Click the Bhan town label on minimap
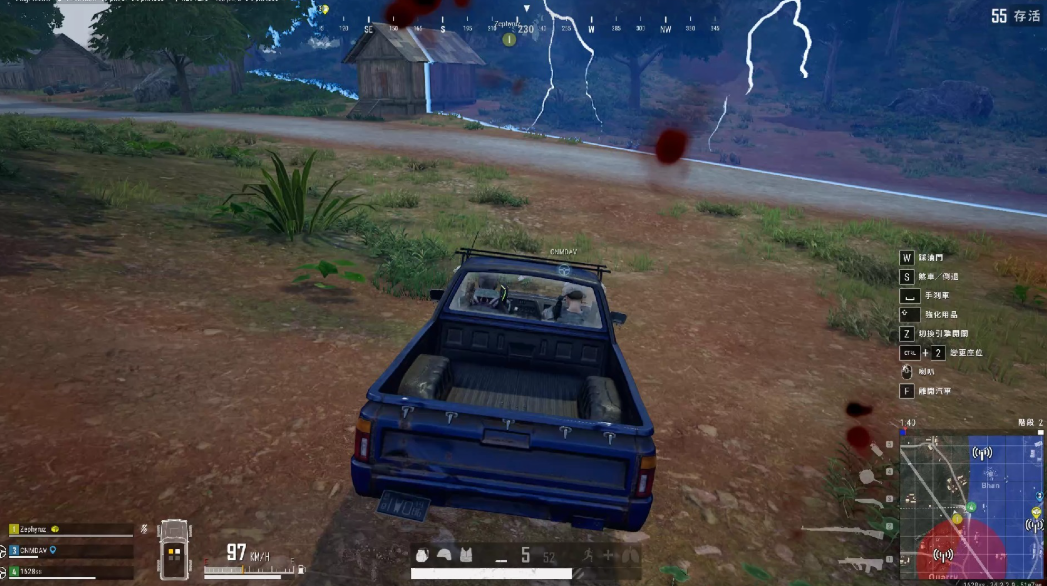Screen dimensions: 1047x586 click(989, 484)
